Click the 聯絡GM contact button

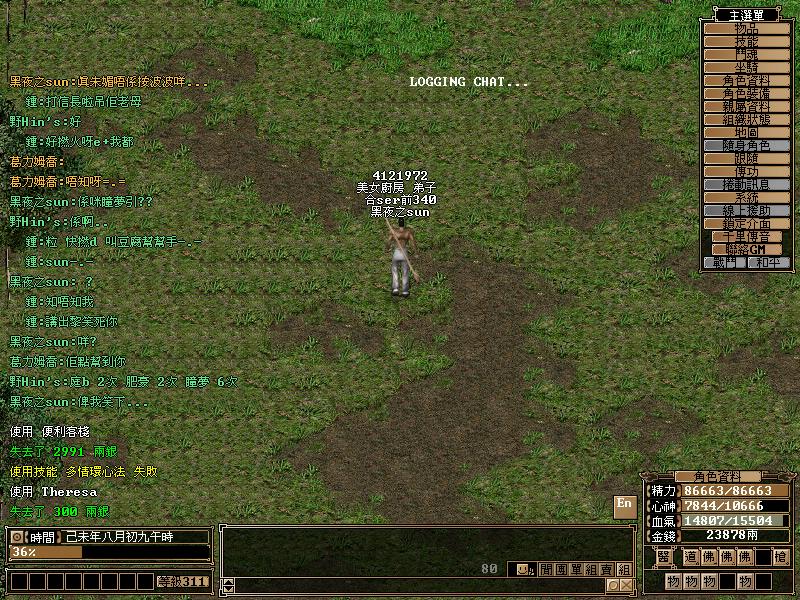coord(746,250)
